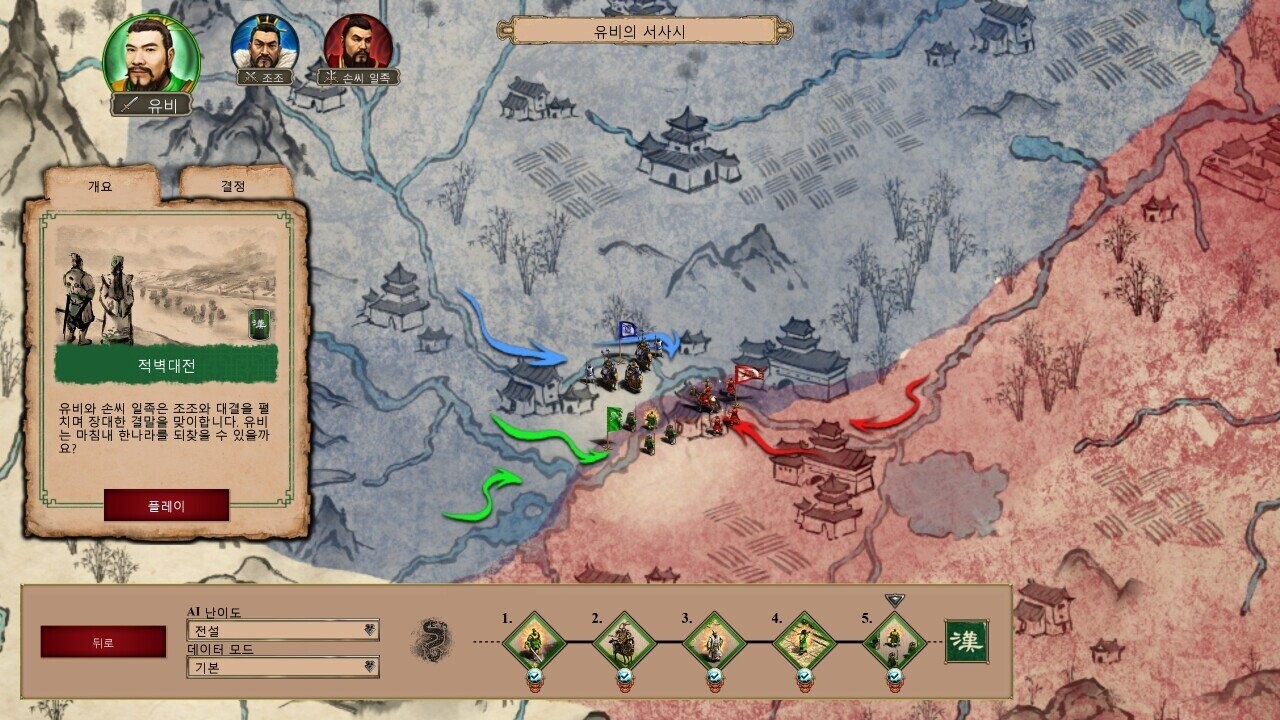This screenshot has height=720, width=1280.
Task: Open the 결정 tab
Action: coord(234,186)
